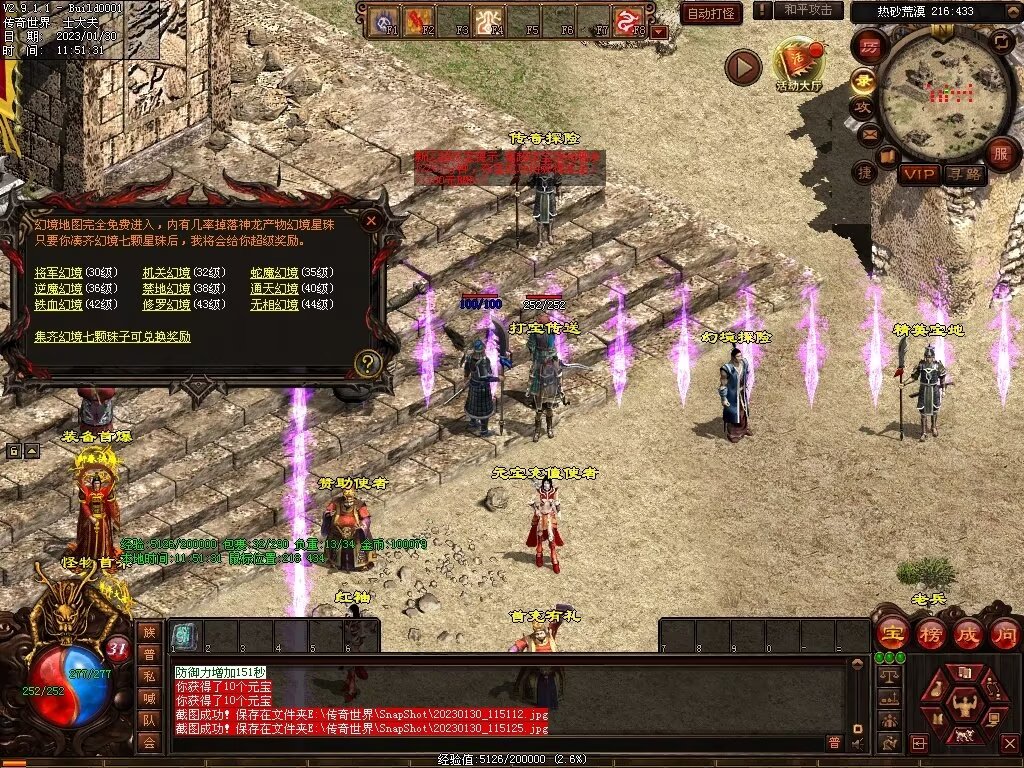Open the 活动大厅 event hall
The image size is (1024, 768).
(798, 65)
